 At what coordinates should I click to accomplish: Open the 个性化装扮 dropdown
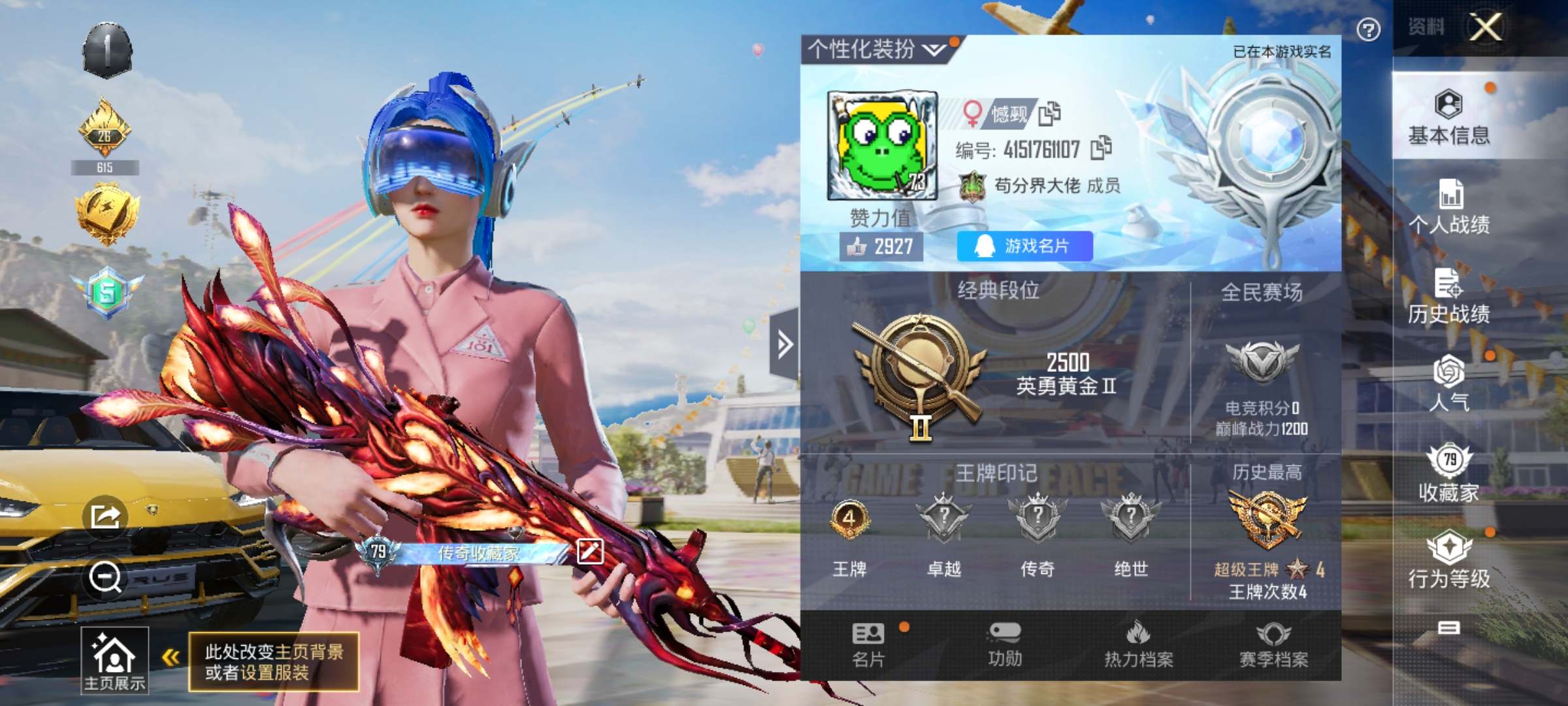(875, 50)
